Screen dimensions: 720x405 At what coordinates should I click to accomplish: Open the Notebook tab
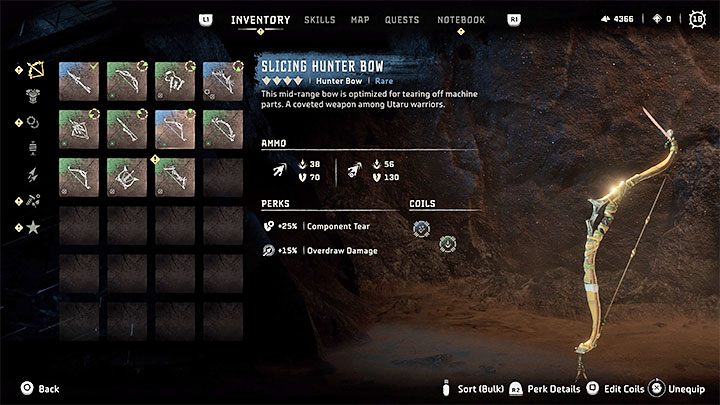(461, 20)
